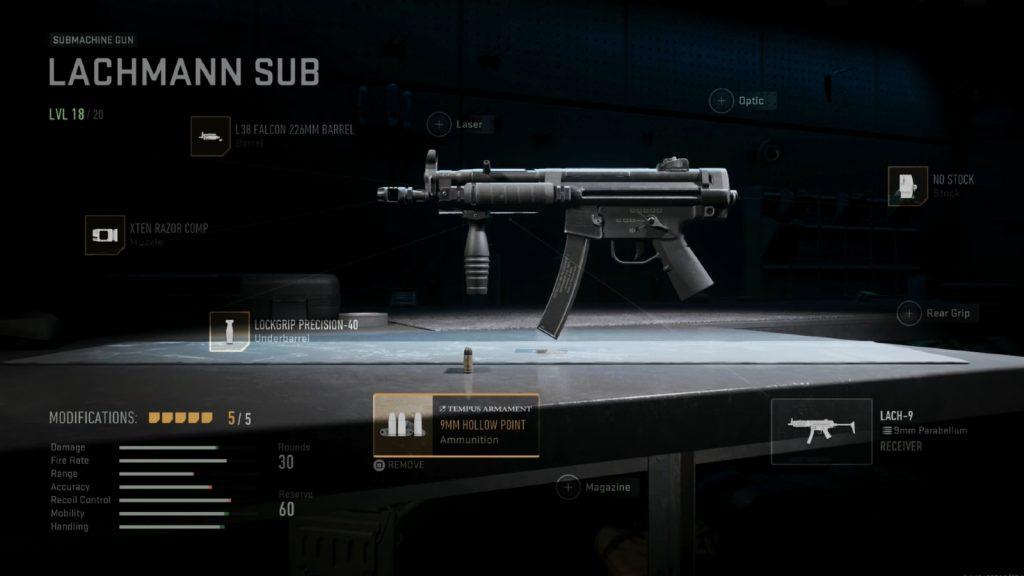Add an attachment to the Magazine slot
1024x576 pixels.
pyautogui.click(x=568, y=487)
